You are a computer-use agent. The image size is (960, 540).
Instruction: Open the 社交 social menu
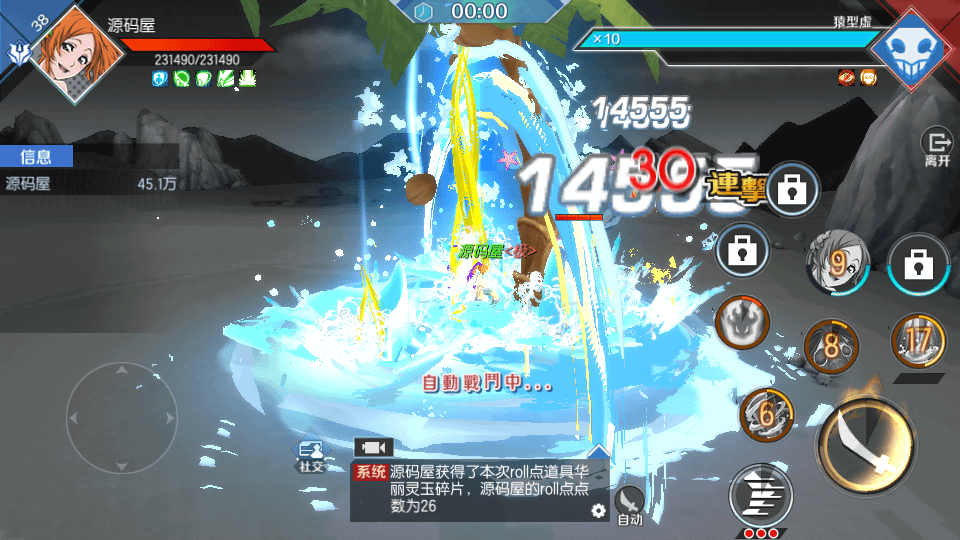[311, 456]
